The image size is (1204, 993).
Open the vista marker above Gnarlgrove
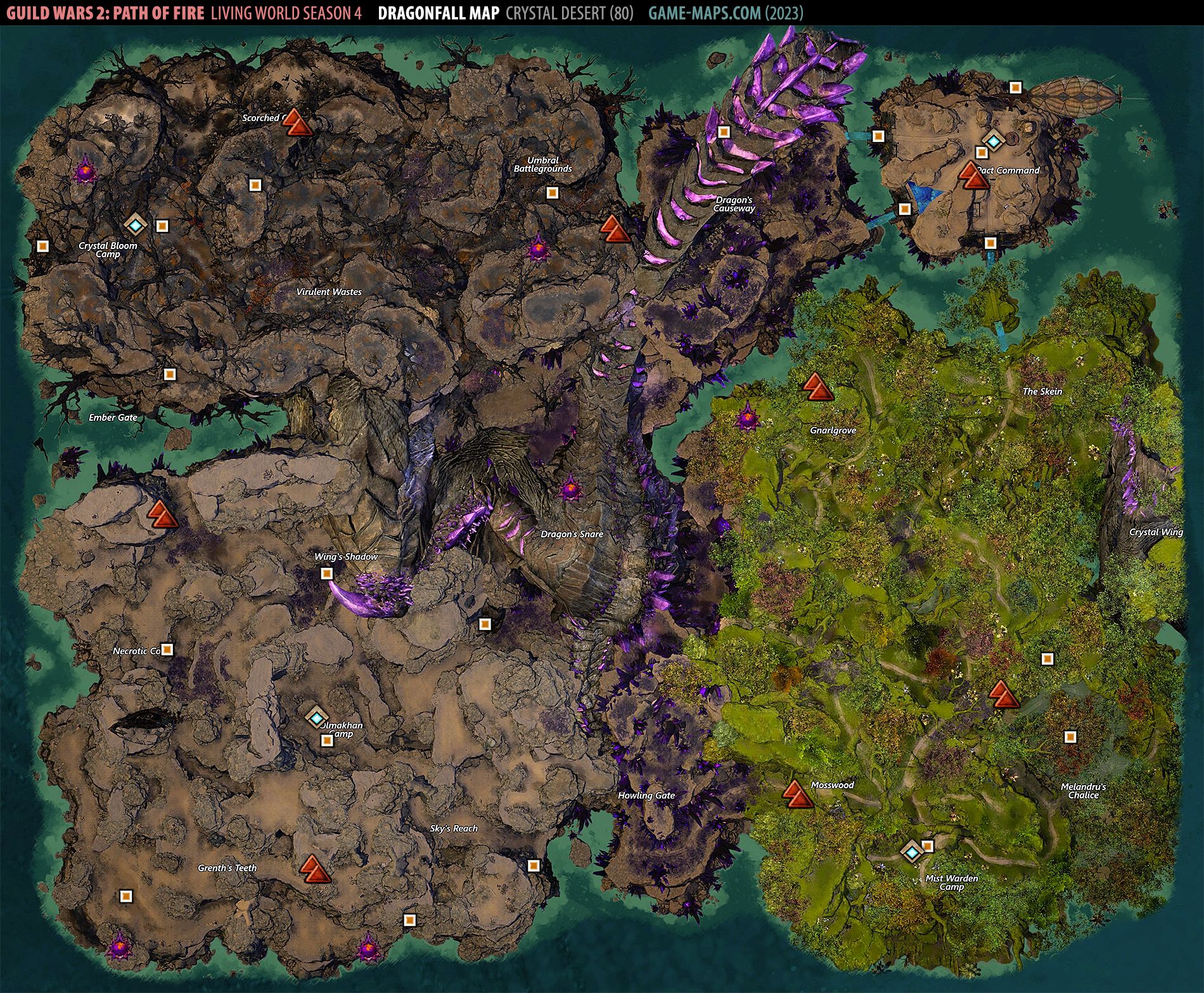(x=817, y=387)
